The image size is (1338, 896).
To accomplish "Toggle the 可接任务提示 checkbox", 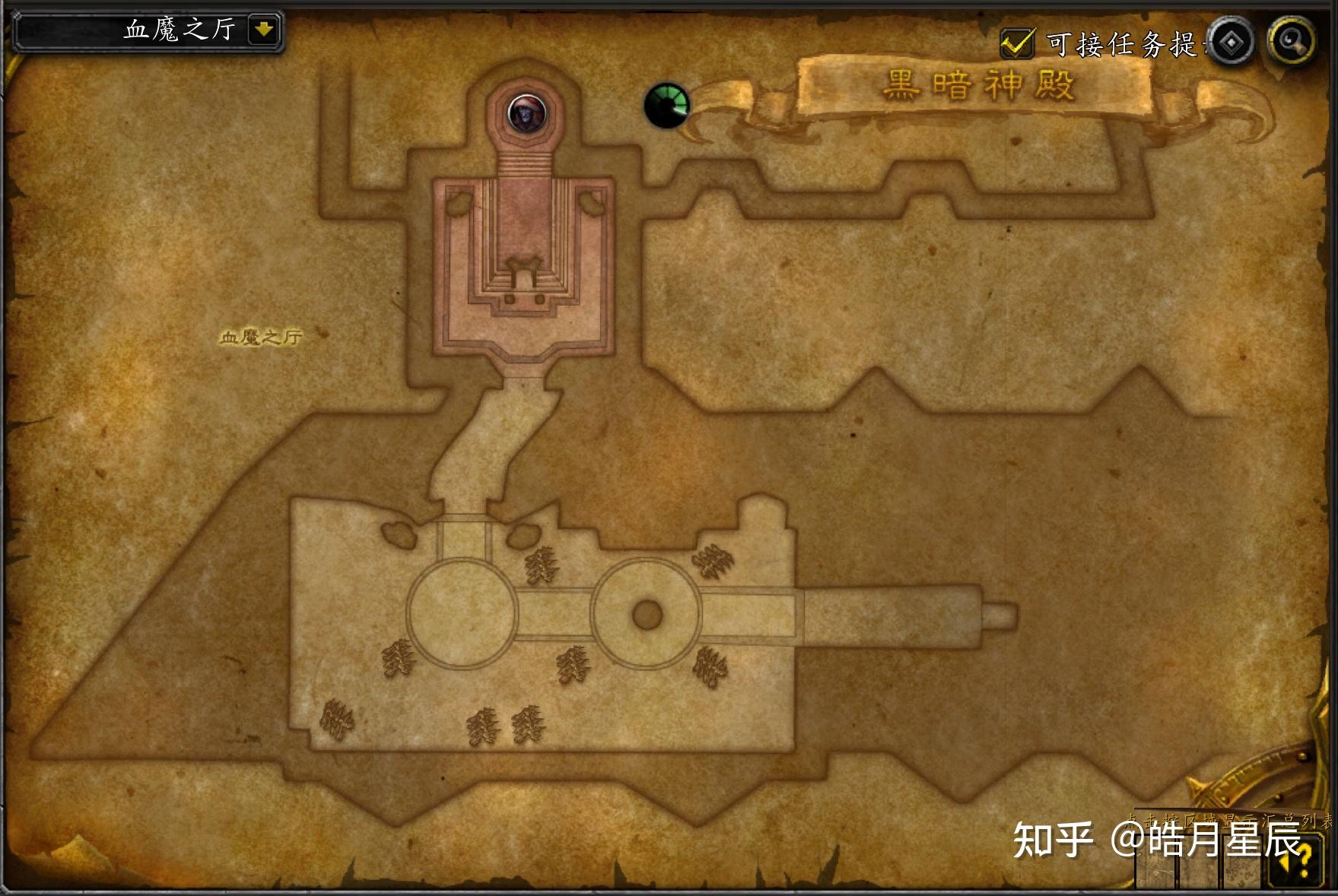I will [1016, 43].
